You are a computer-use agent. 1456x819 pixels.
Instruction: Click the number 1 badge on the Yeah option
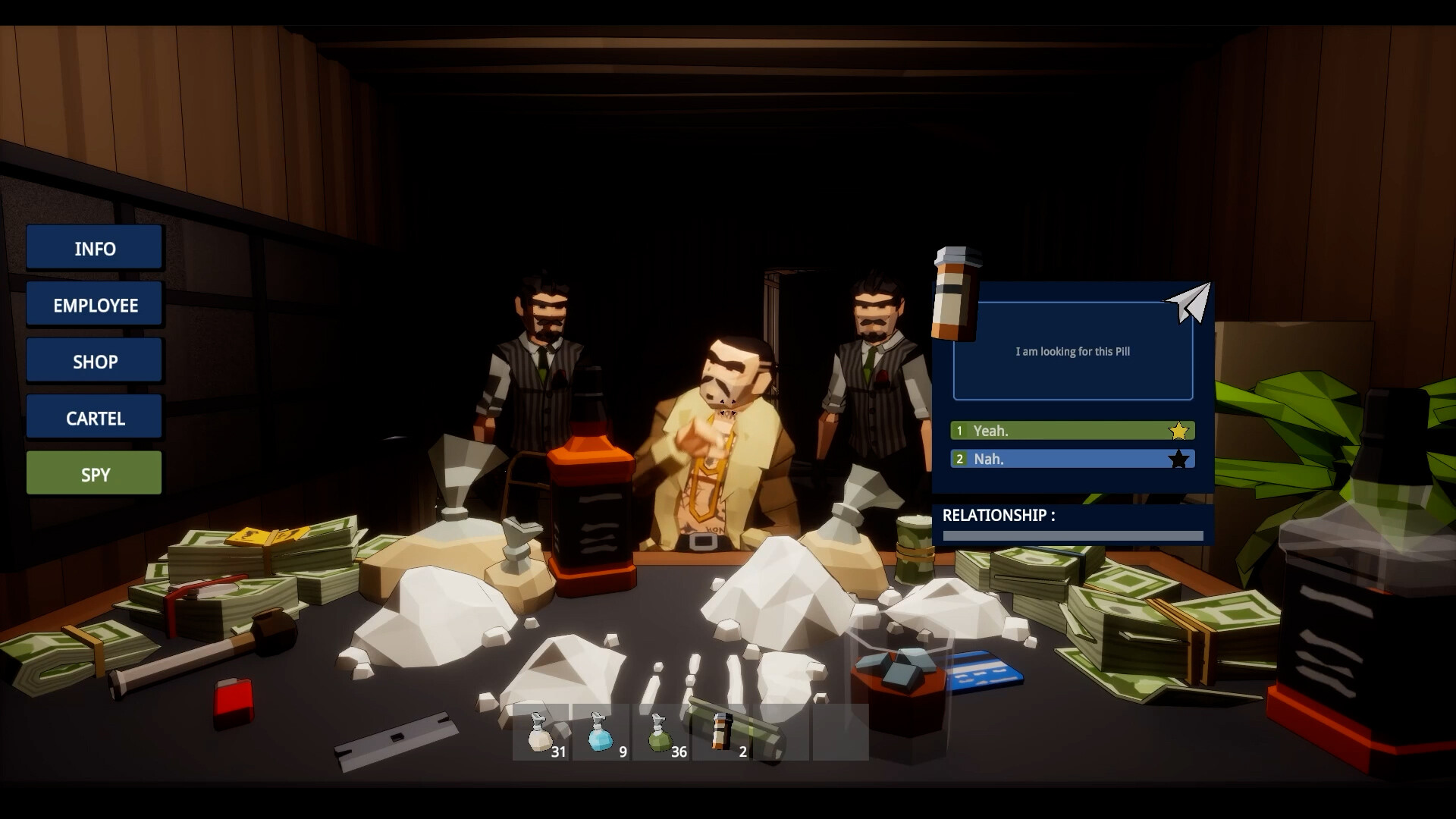click(x=959, y=430)
